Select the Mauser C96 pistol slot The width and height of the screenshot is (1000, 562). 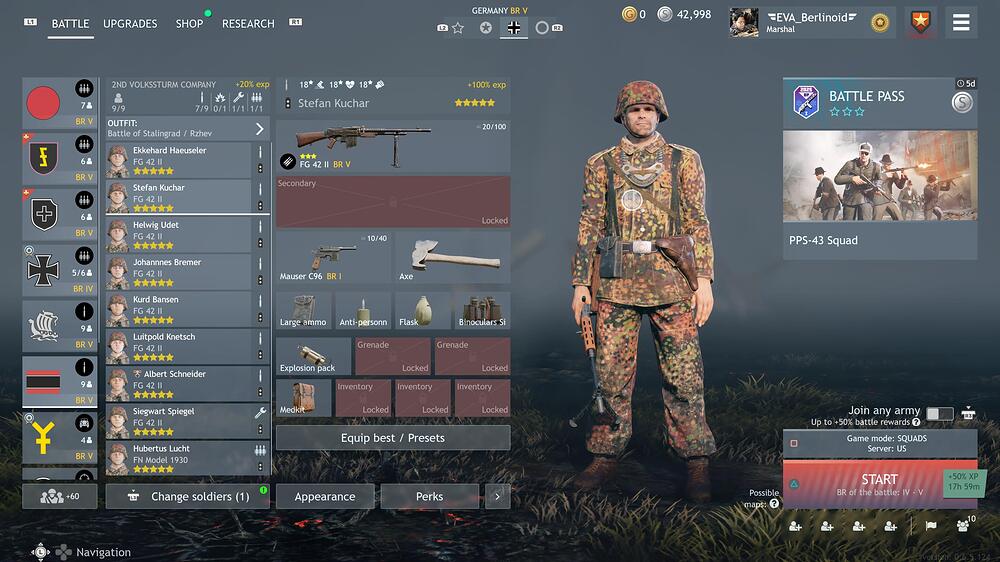[333, 256]
